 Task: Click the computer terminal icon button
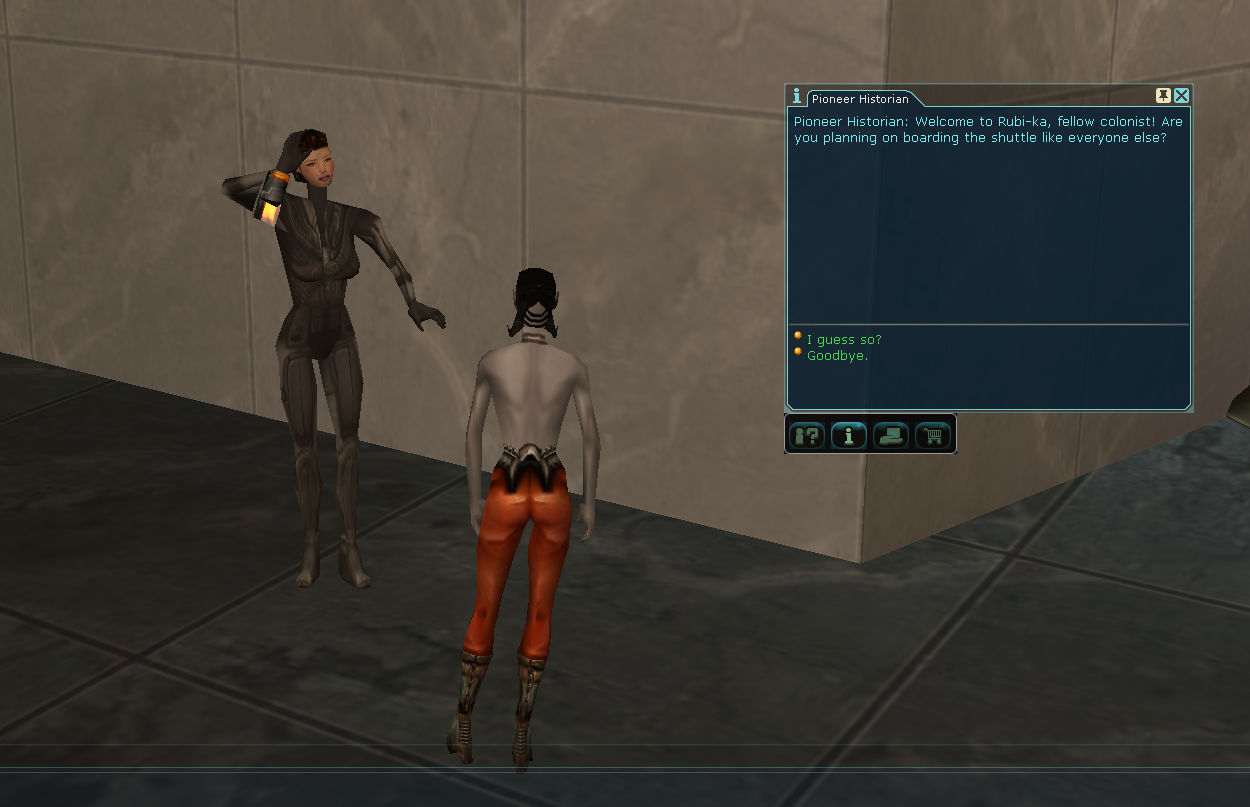point(891,436)
